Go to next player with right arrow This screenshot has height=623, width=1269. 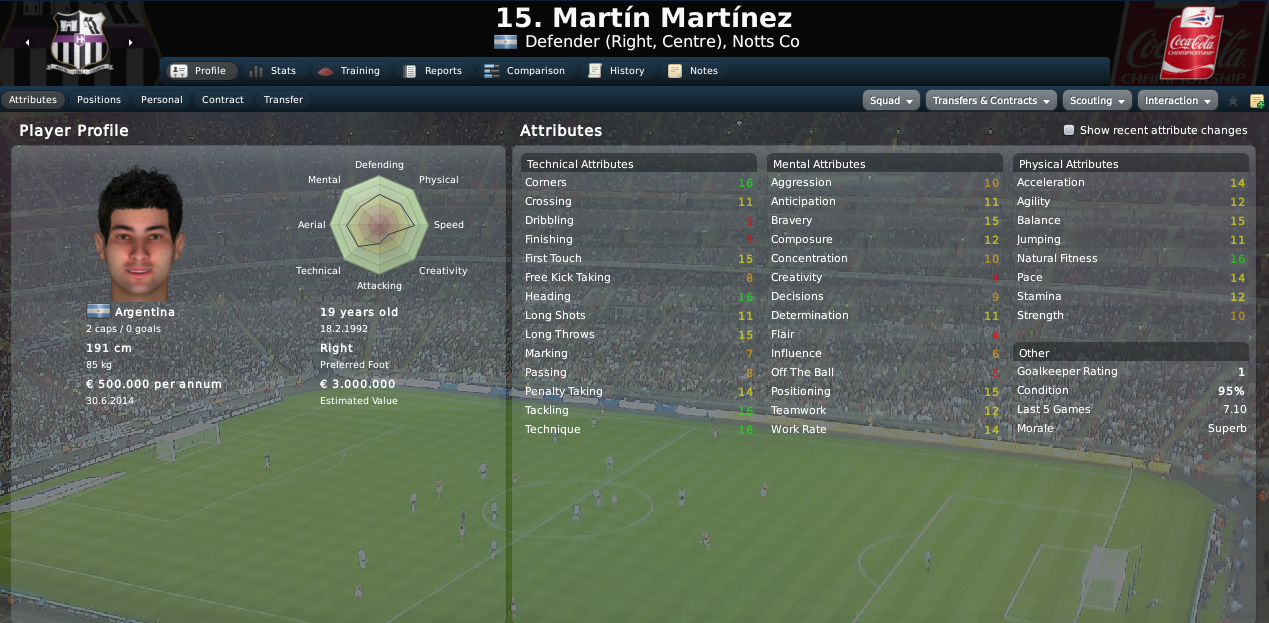click(x=130, y=43)
